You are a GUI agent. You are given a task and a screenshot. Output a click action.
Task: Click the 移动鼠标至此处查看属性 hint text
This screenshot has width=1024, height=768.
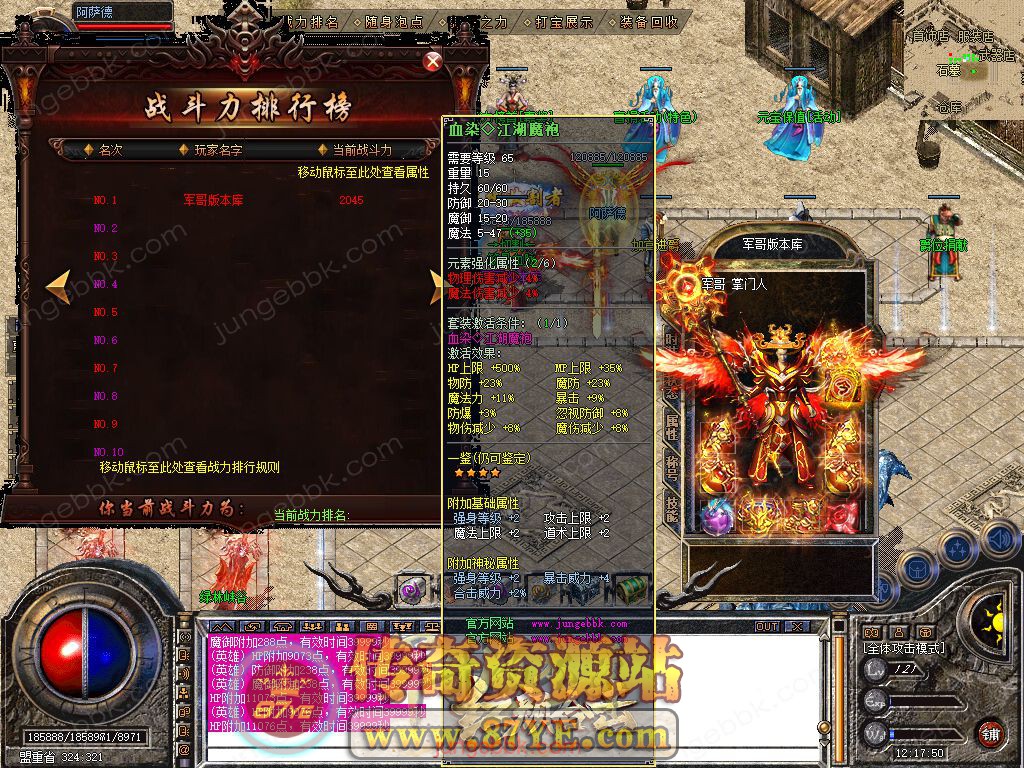pos(363,173)
